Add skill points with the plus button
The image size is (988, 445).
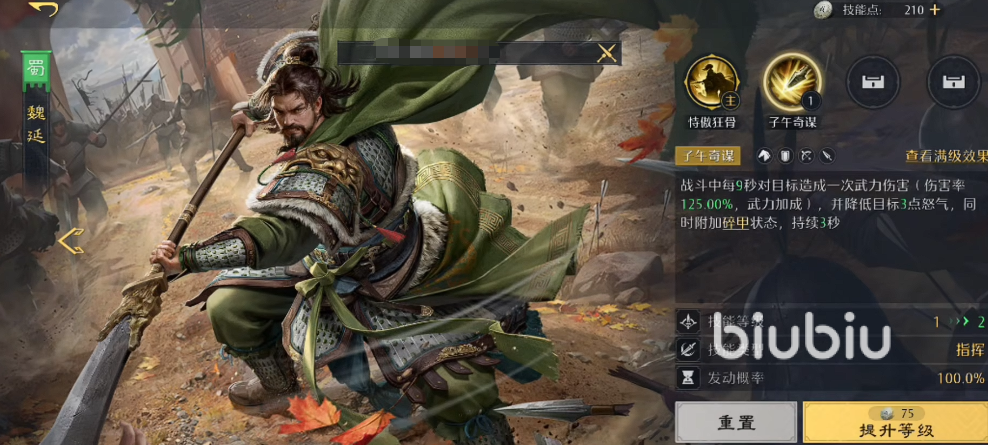[935, 10]
